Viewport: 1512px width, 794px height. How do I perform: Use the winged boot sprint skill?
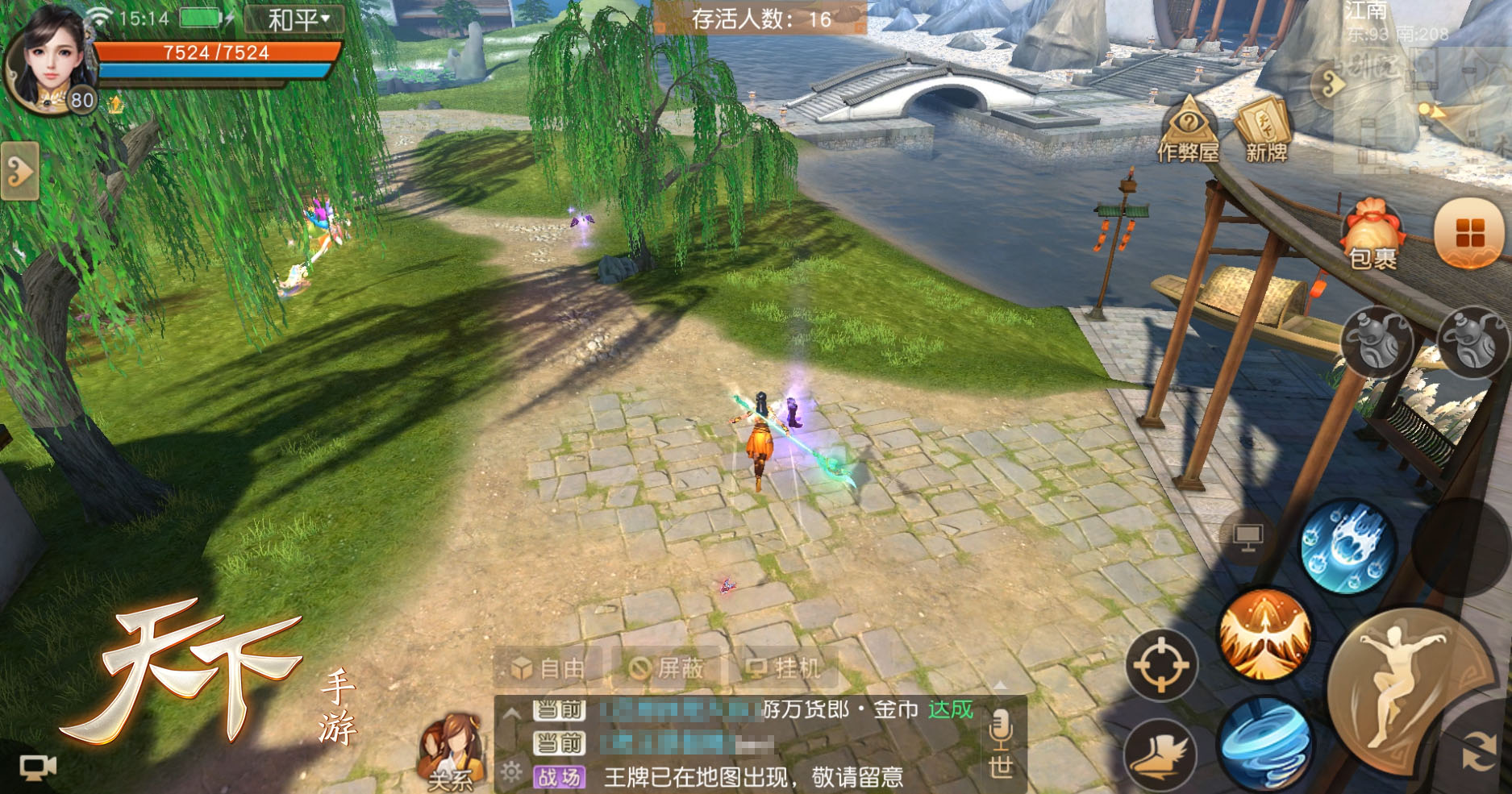pyautogui.click(x=1160, y=756)
